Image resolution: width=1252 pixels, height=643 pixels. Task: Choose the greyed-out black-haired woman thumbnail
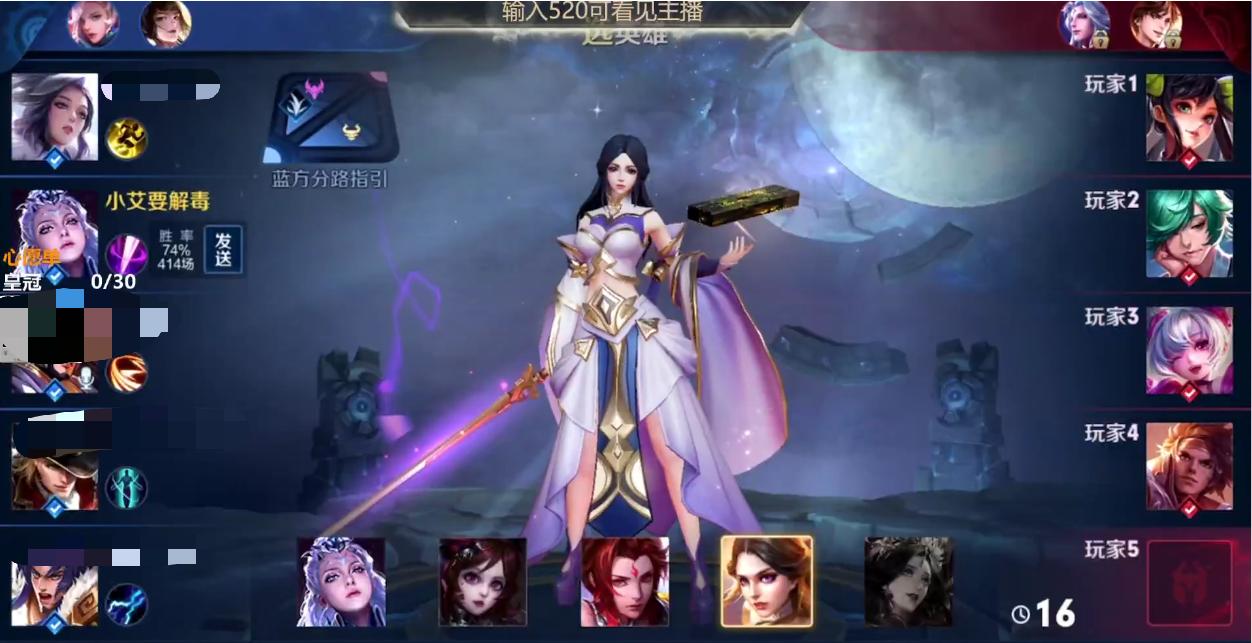point(908,582)
